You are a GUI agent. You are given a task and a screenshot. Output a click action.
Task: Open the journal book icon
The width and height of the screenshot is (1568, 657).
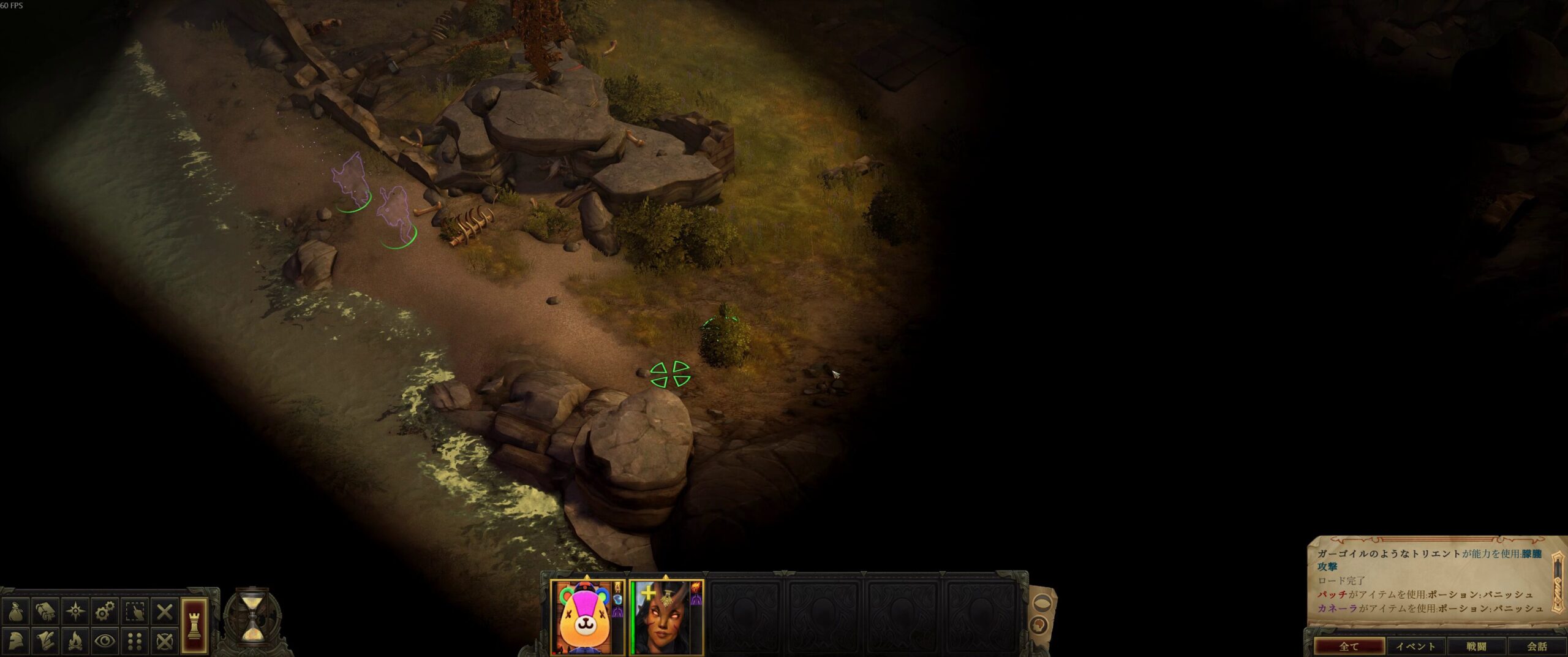coord(45,611)
